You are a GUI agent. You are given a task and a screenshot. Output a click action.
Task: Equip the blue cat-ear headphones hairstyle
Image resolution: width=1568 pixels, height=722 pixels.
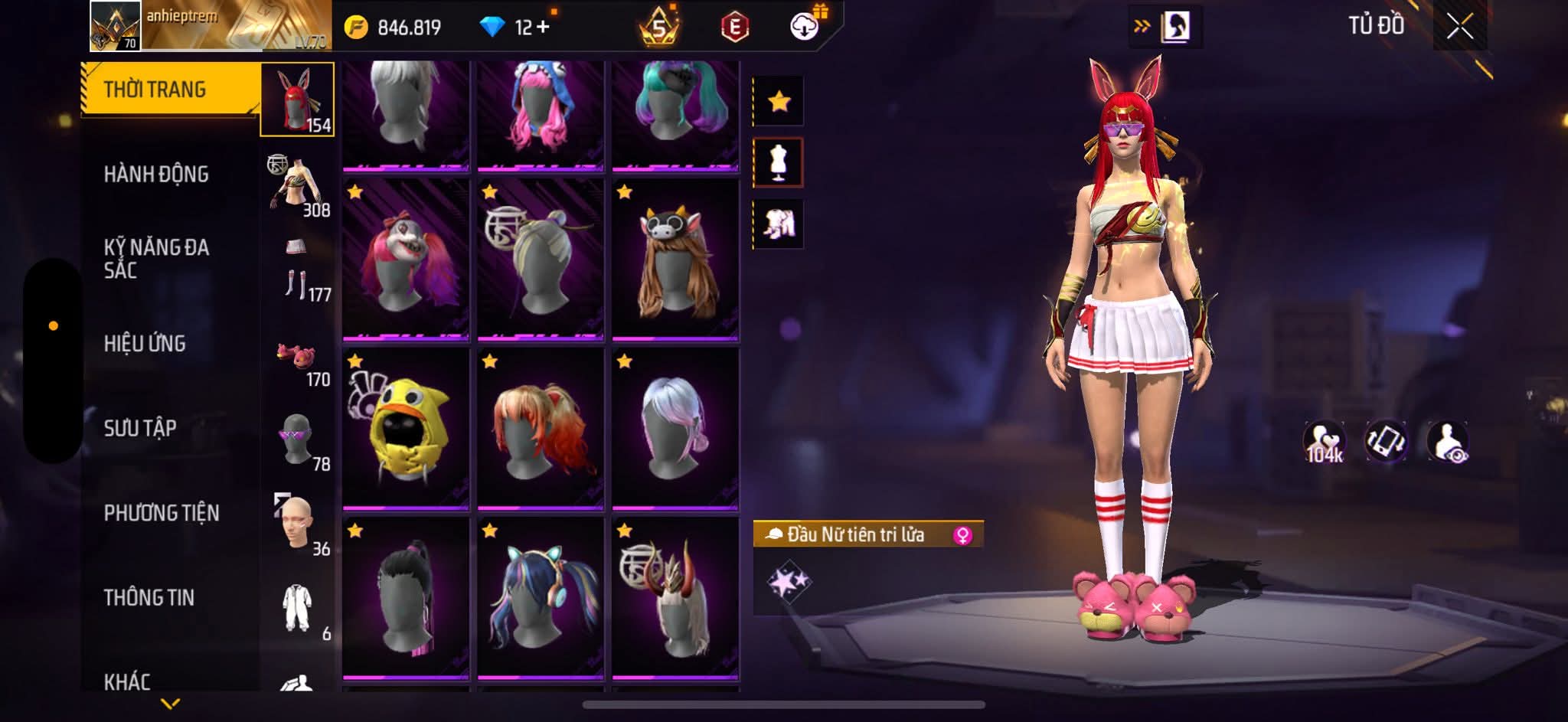541,598
